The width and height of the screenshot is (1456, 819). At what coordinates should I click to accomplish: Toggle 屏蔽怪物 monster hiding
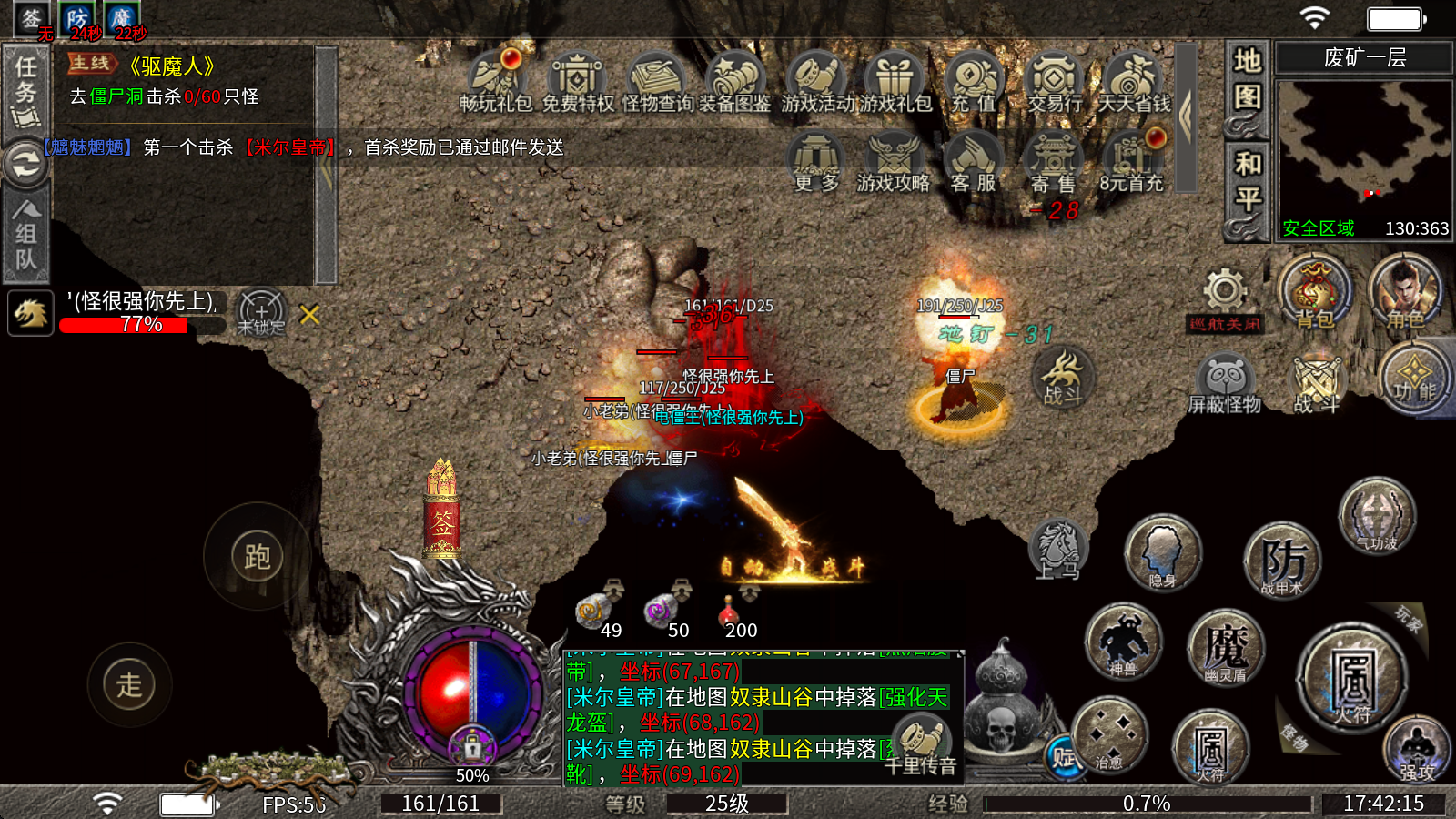point(1225,384)
